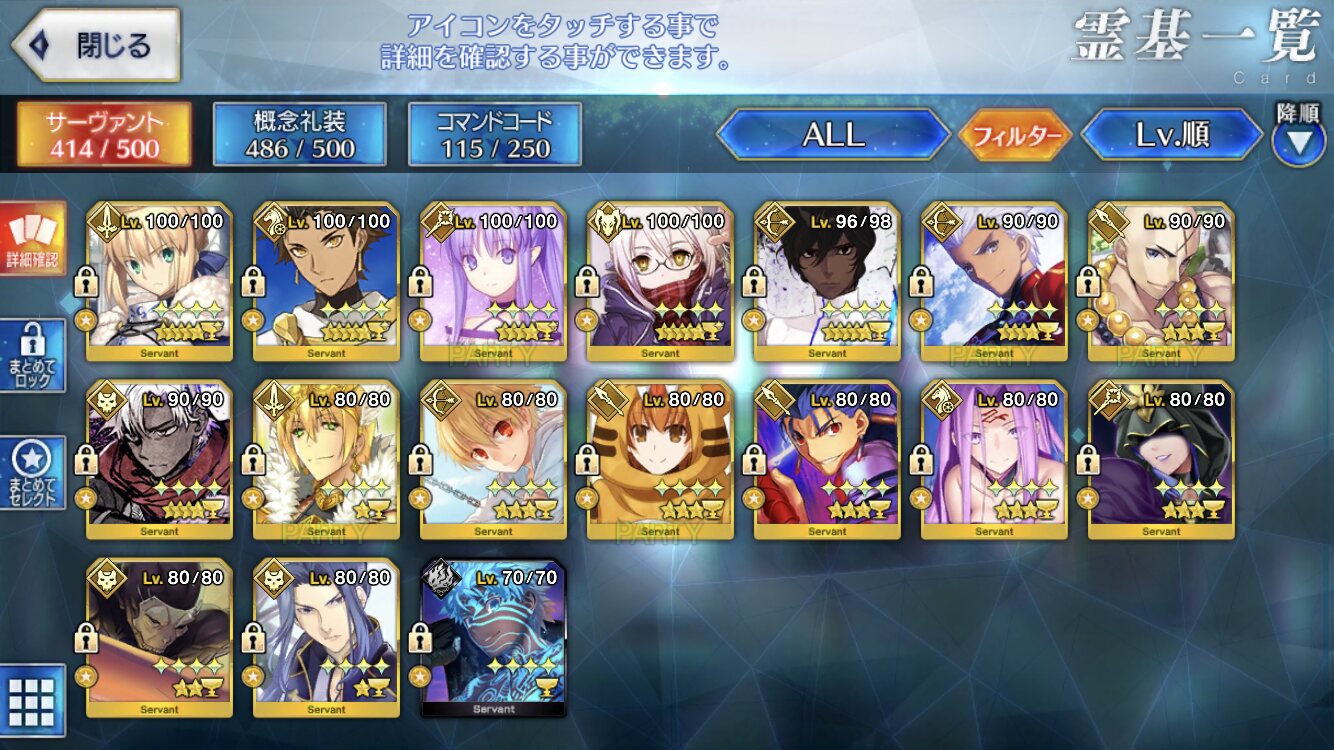This screenshot has height=750, width=1334.
Task: Open the フィルター filter options
Action: tap(1015, 135)
